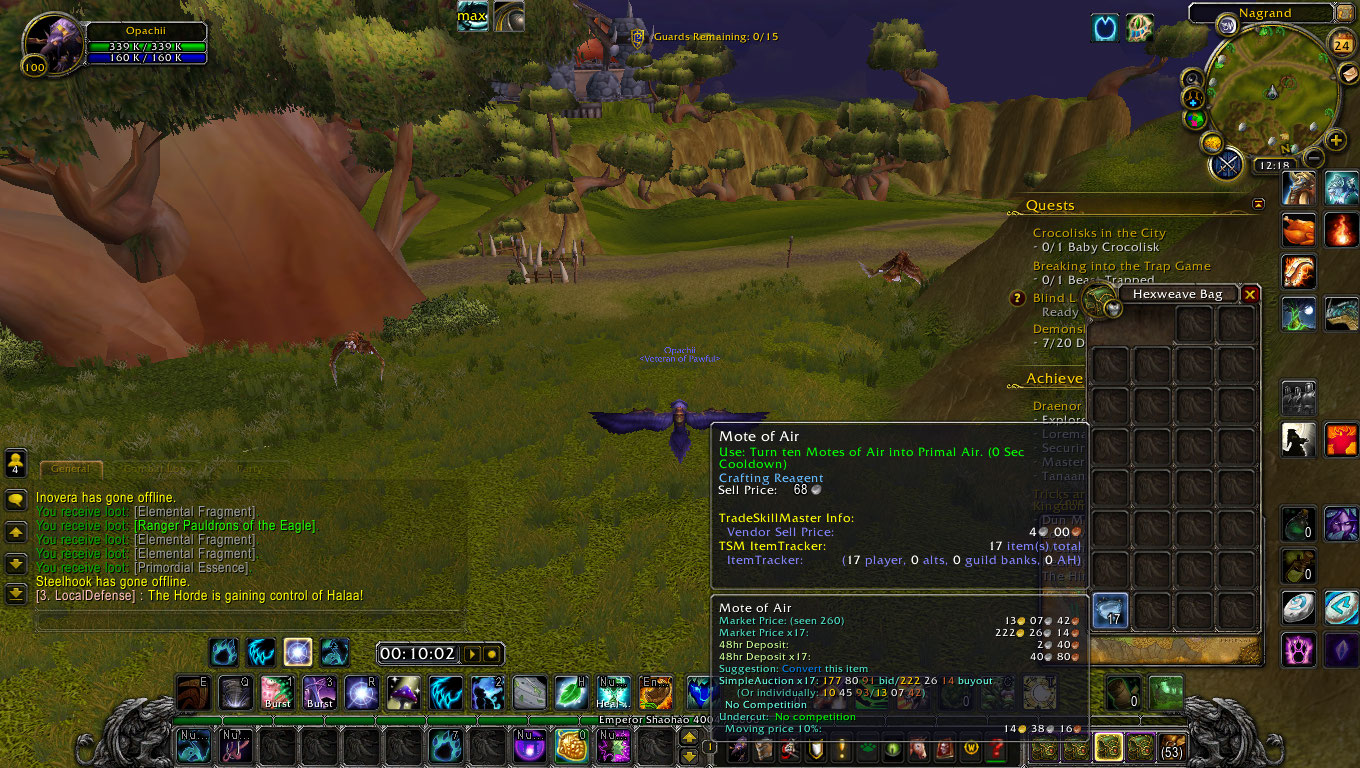This screenshot has width=1360, height=768.
Task: Use the green leaf ability bound to H
Action: 572,692
